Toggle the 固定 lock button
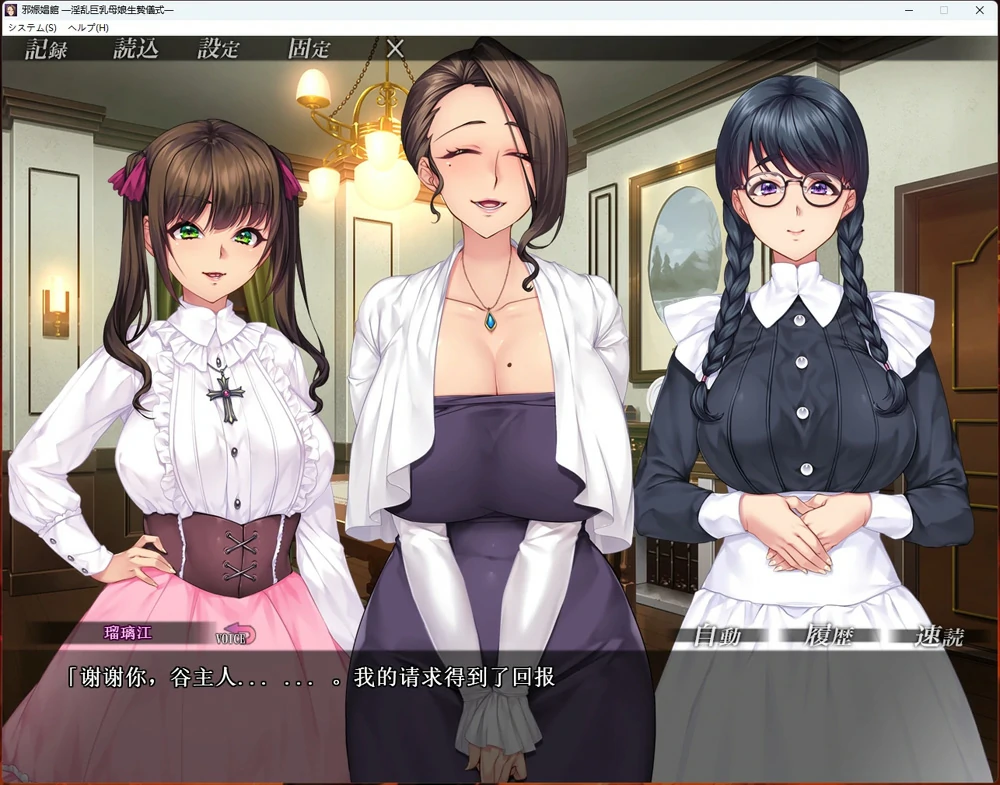Image resolution: width=1000 pixels, height=785 pixels. click(x=309, y=49)
